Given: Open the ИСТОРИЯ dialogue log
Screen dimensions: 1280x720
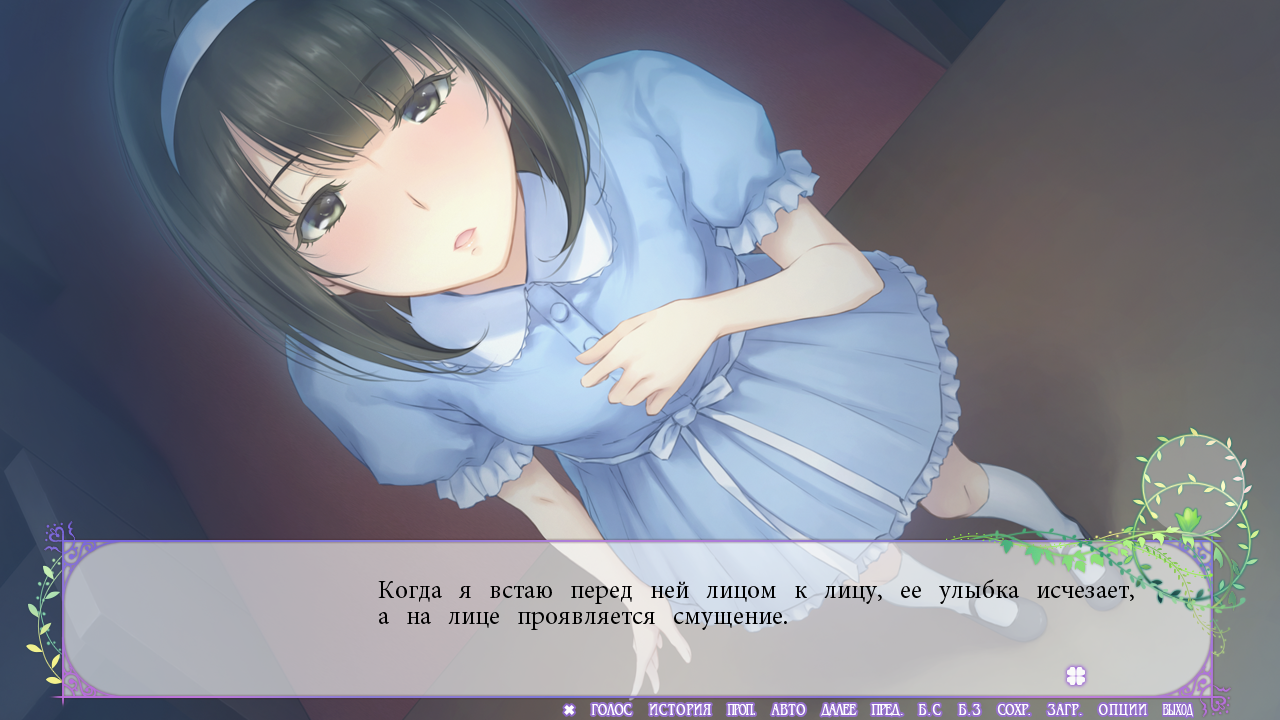Looking at the screenshot, I should point(679,710).
